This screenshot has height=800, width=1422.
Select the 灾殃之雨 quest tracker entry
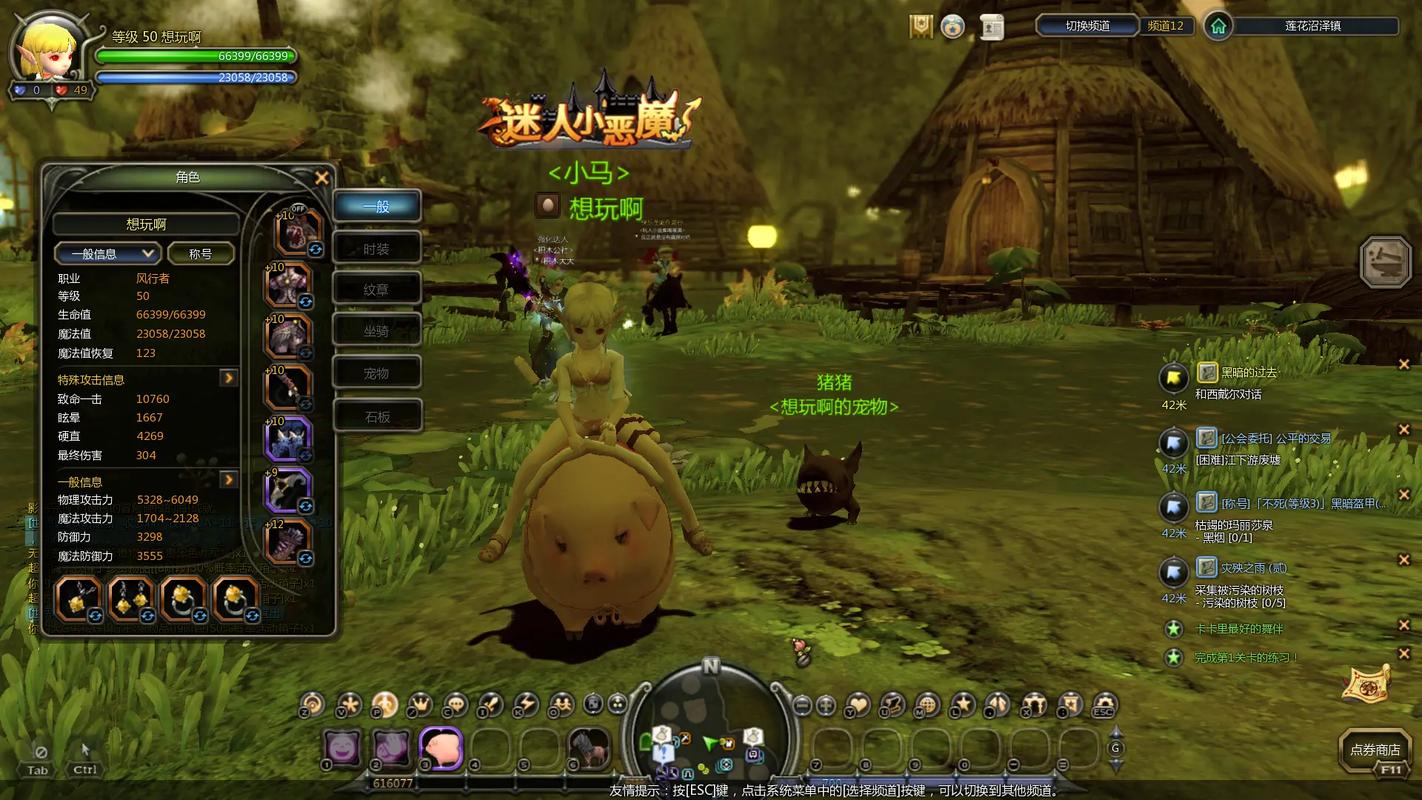(x=1253, y=568)
